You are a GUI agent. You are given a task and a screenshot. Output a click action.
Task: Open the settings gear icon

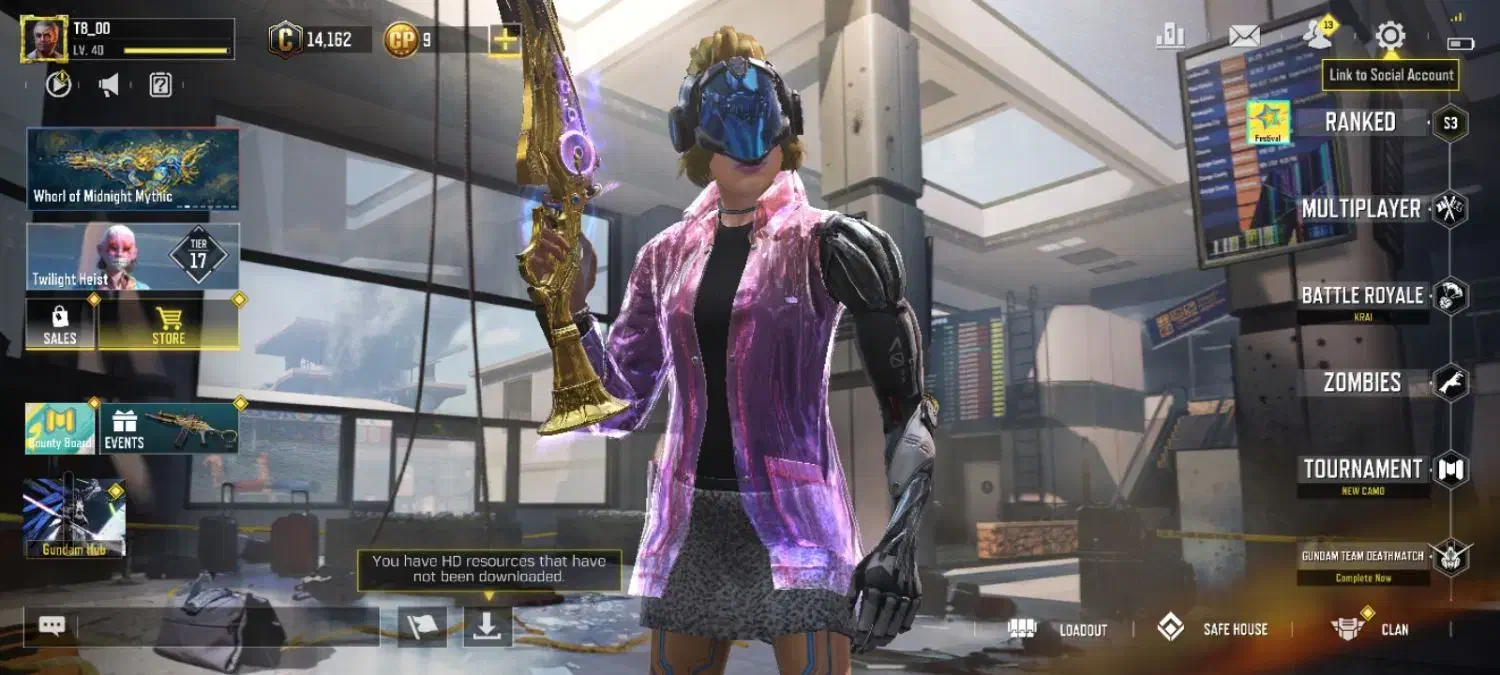[x=1390, y=37]
